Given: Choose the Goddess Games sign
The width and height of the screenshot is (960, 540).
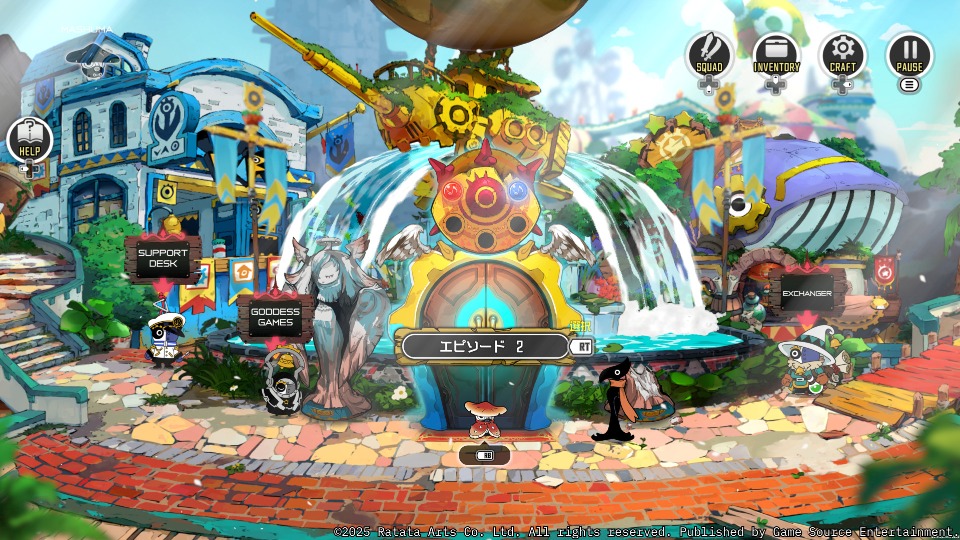Looking at the screenshot, I should (x=275, y=317).
